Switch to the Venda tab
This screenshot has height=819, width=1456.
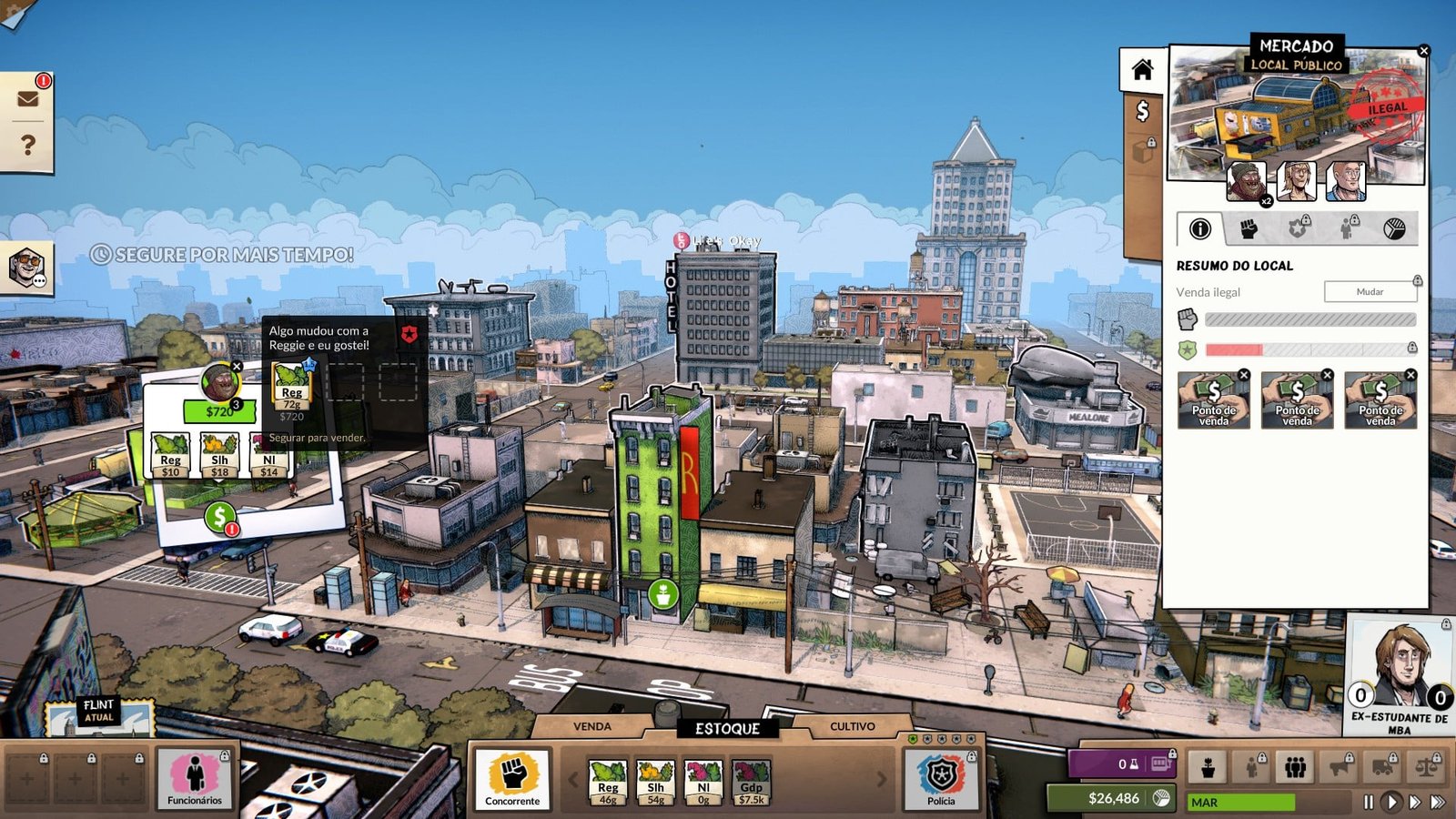point(592,726)
